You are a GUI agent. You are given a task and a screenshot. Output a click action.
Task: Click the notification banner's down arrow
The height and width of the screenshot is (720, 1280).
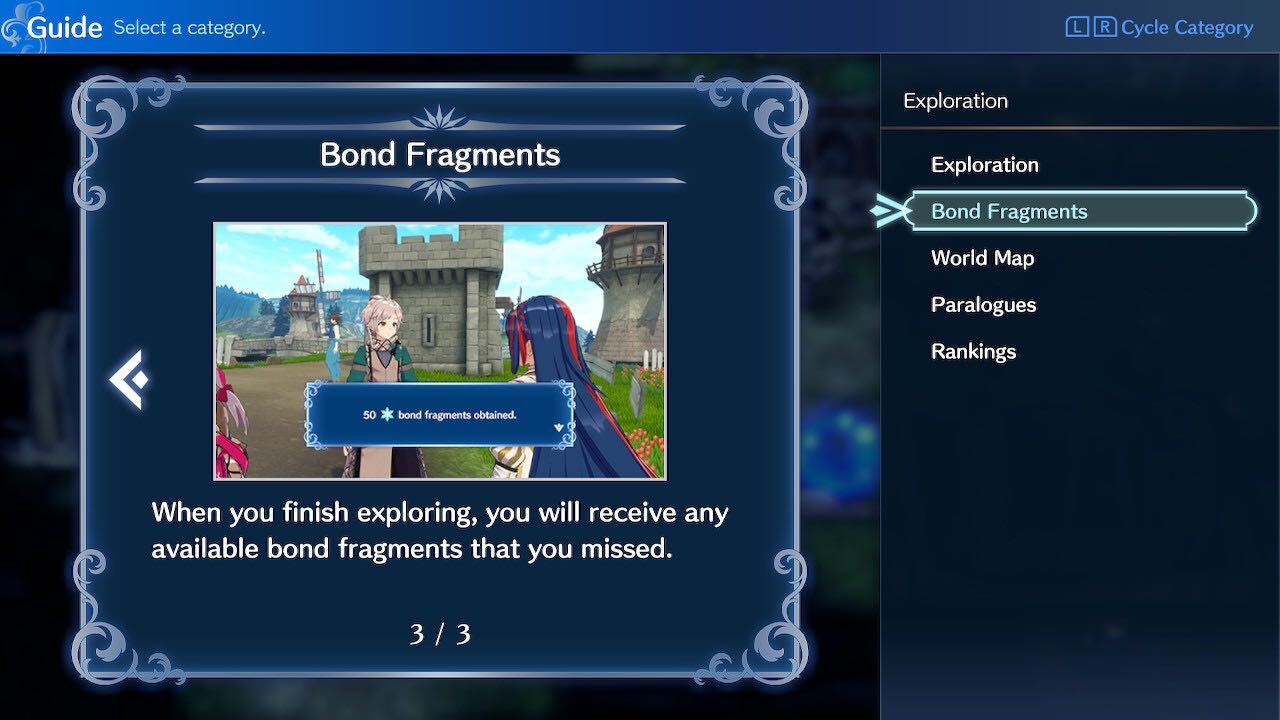(558, 428)
